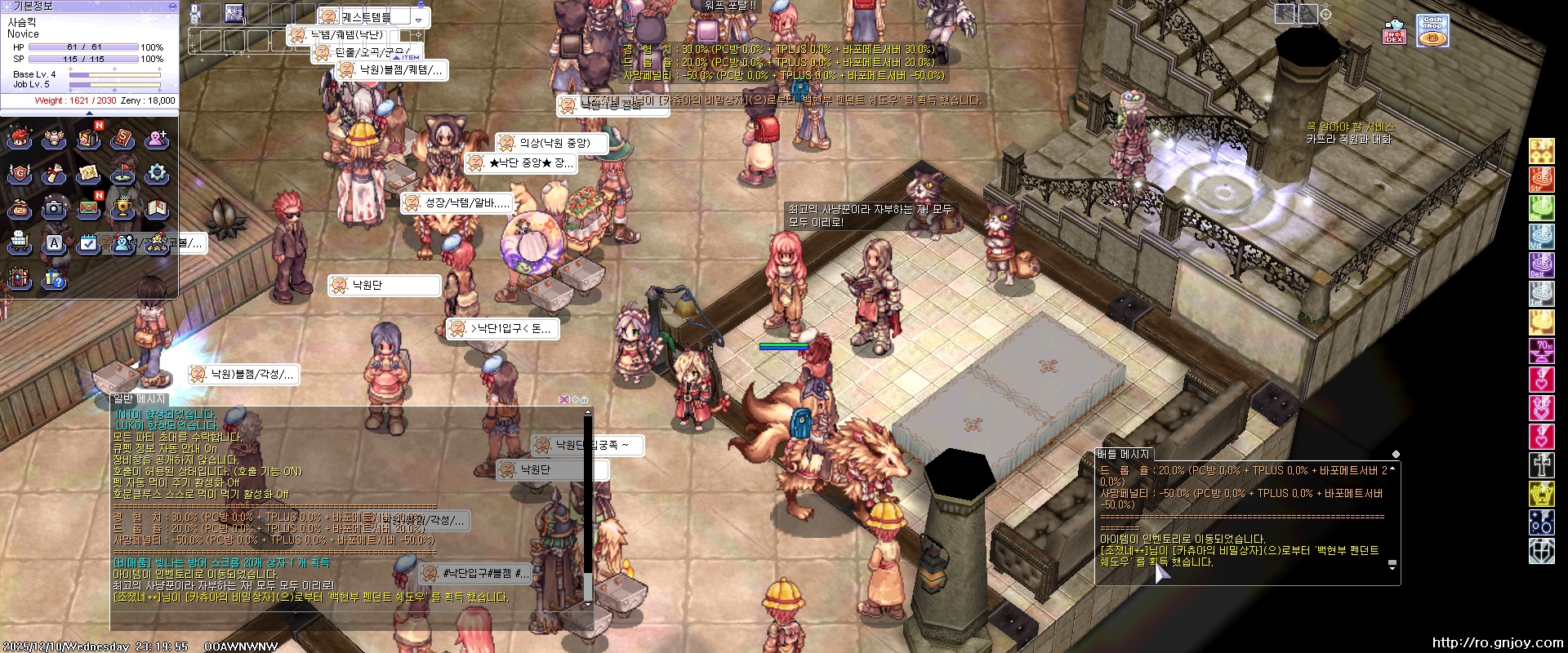Click the camera screenshot icon
The image size is (1568, 653).
[54, 209]
